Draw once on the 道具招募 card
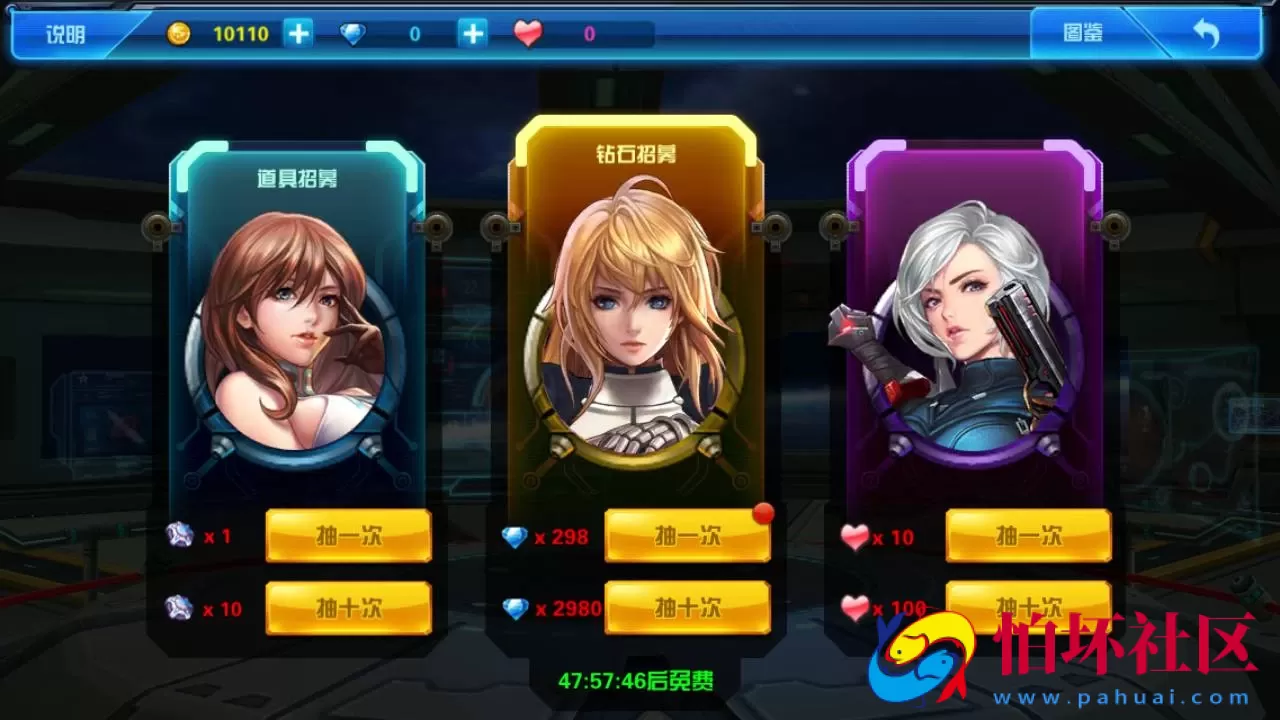The image size is (1280, 720). pos(349,535)
